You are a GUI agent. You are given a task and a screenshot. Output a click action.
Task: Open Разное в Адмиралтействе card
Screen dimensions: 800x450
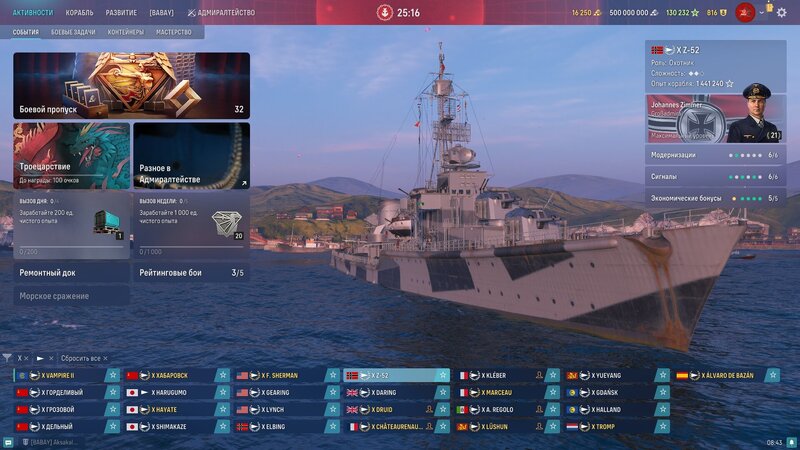click(191, 156)
